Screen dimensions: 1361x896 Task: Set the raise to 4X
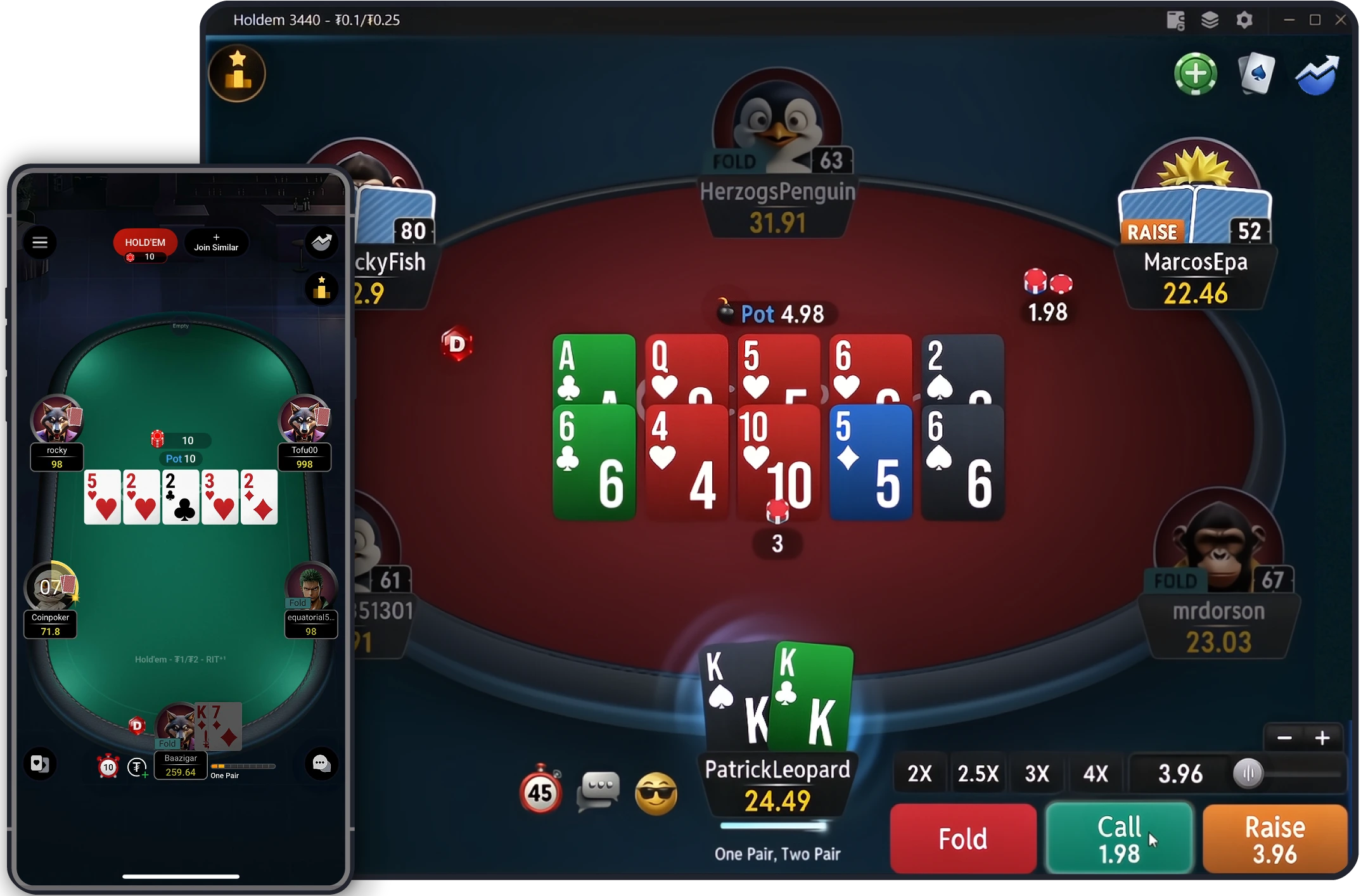tap(1096, 773)
